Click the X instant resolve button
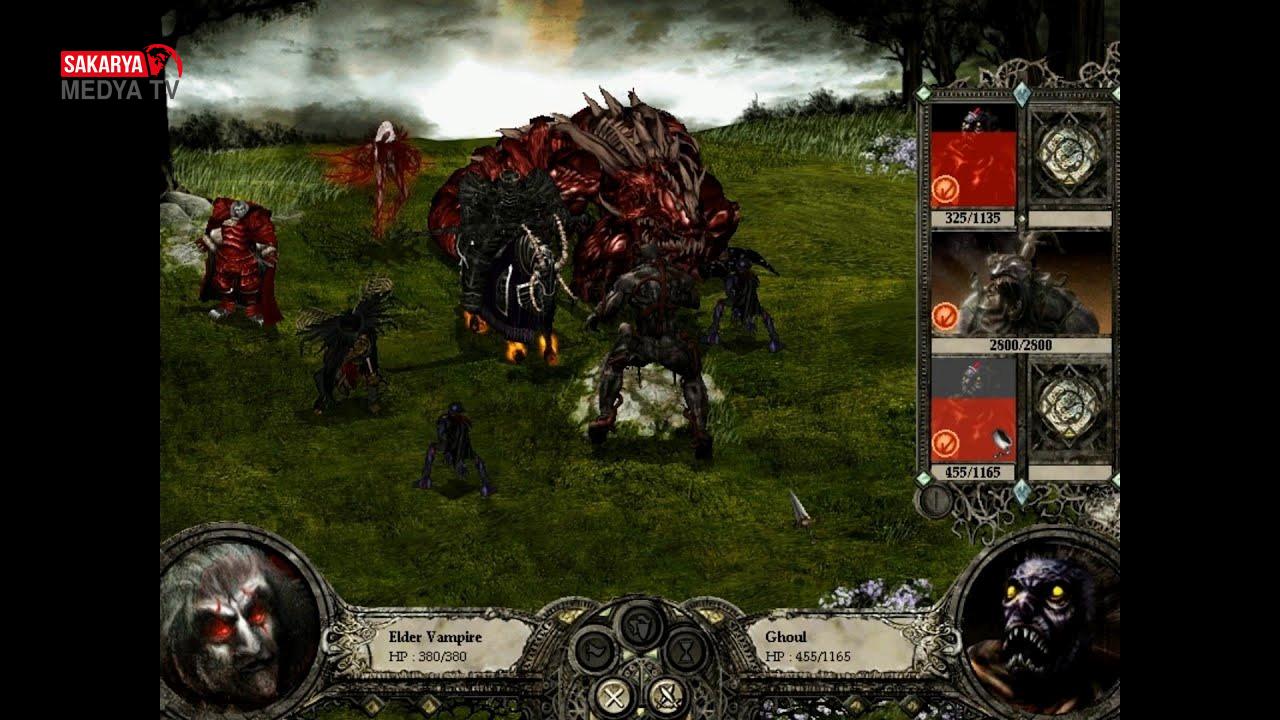Screen dimensions: 1280x720 click(x=613, y=695)
